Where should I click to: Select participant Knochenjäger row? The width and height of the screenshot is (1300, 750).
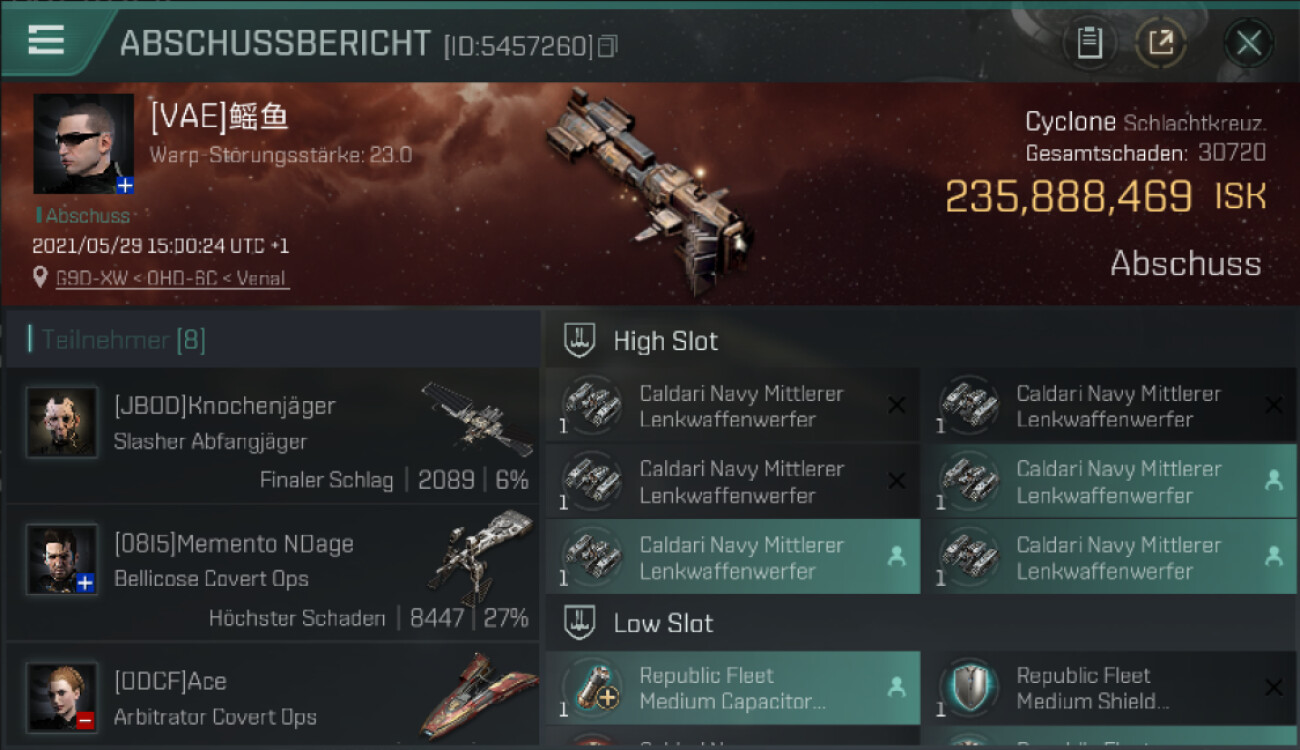click(x=272, y=436)
